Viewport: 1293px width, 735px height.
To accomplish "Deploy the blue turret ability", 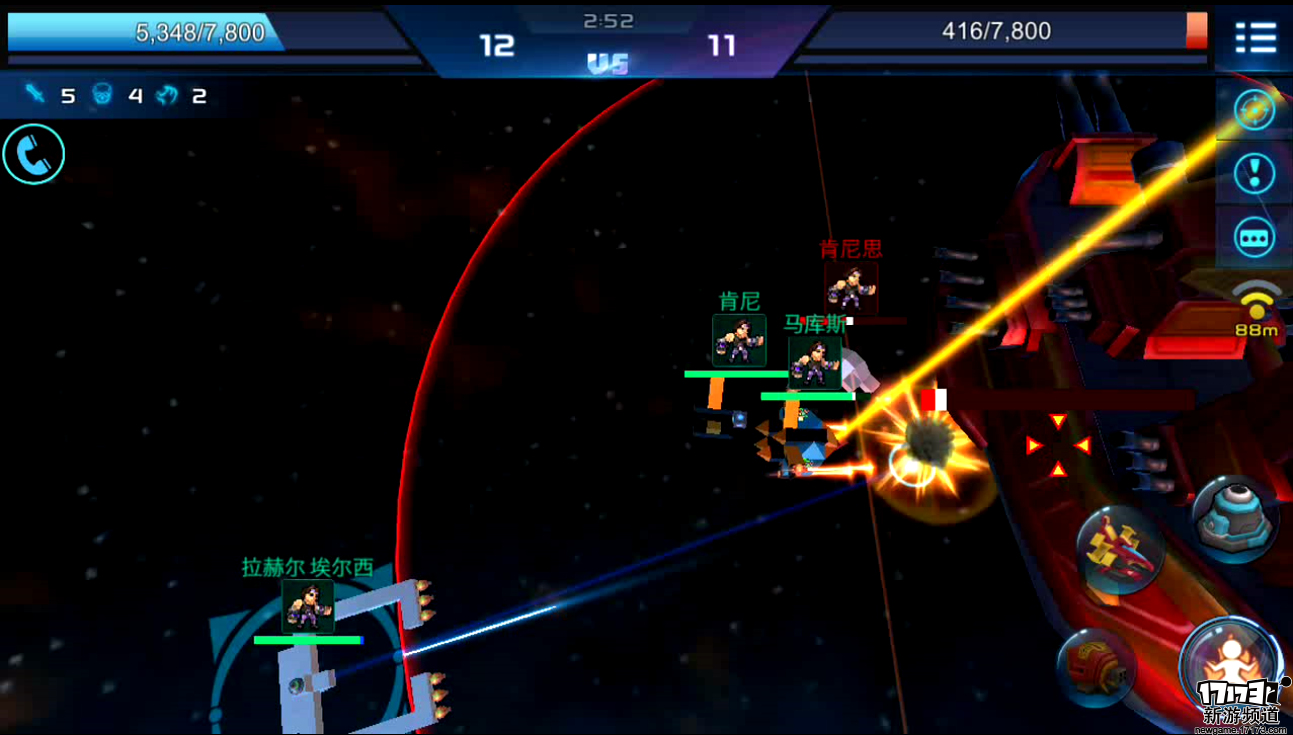I will [1235, 517].
